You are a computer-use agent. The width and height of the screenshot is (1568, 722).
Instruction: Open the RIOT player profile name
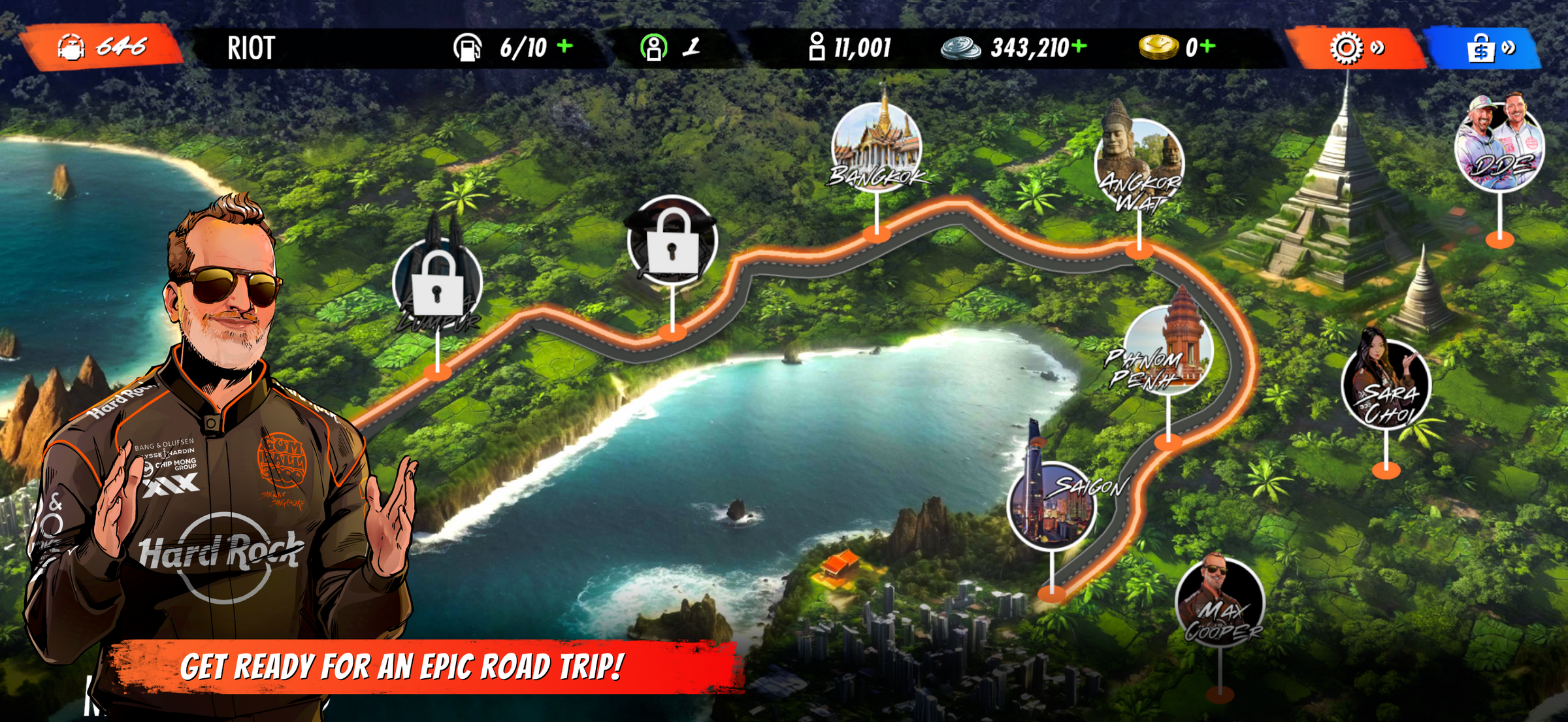point(251,48)
